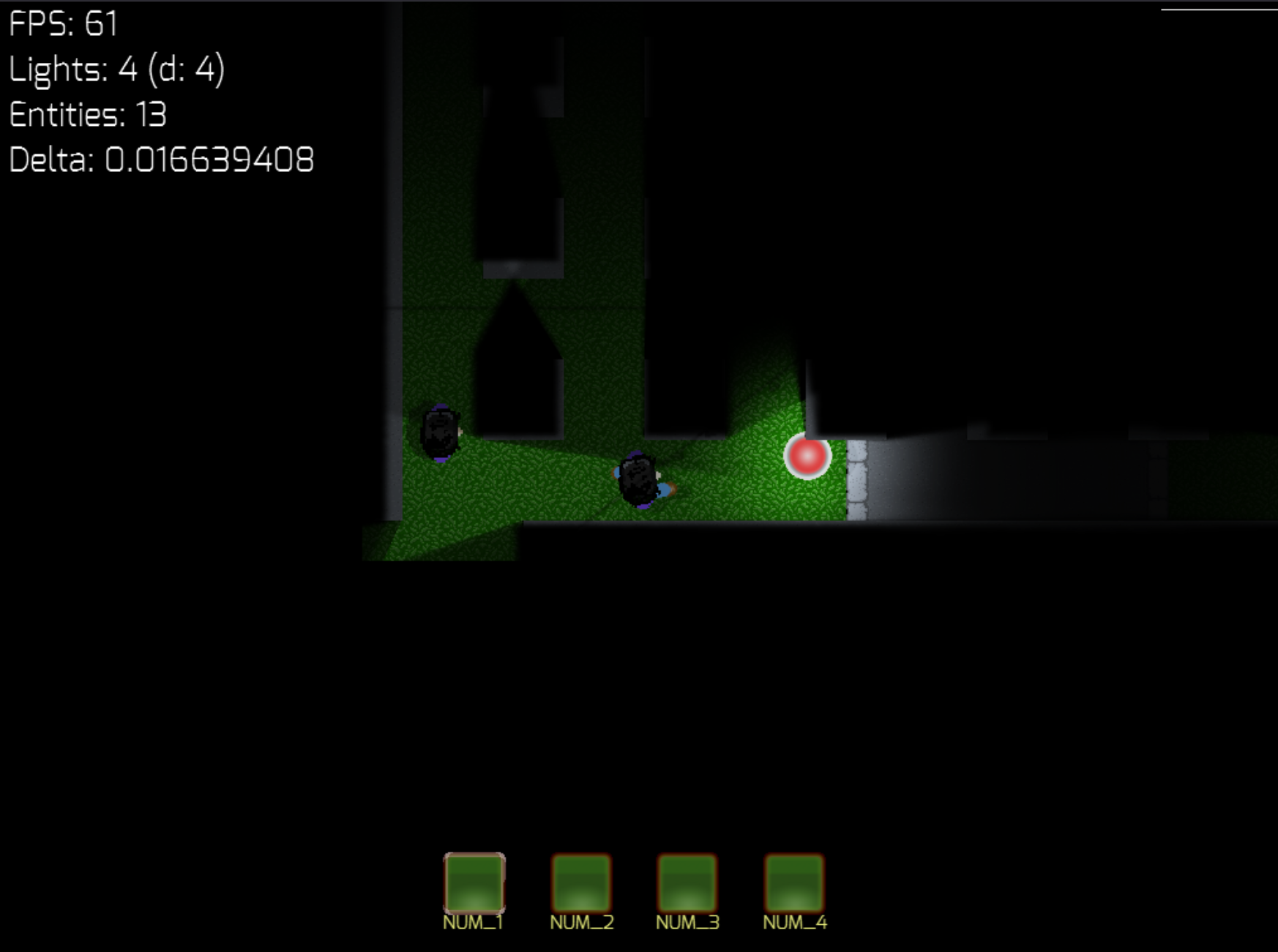Select the hotbar slot labeled NUM_1
The width and height of the screenshot is (1278, 952).
474,882
